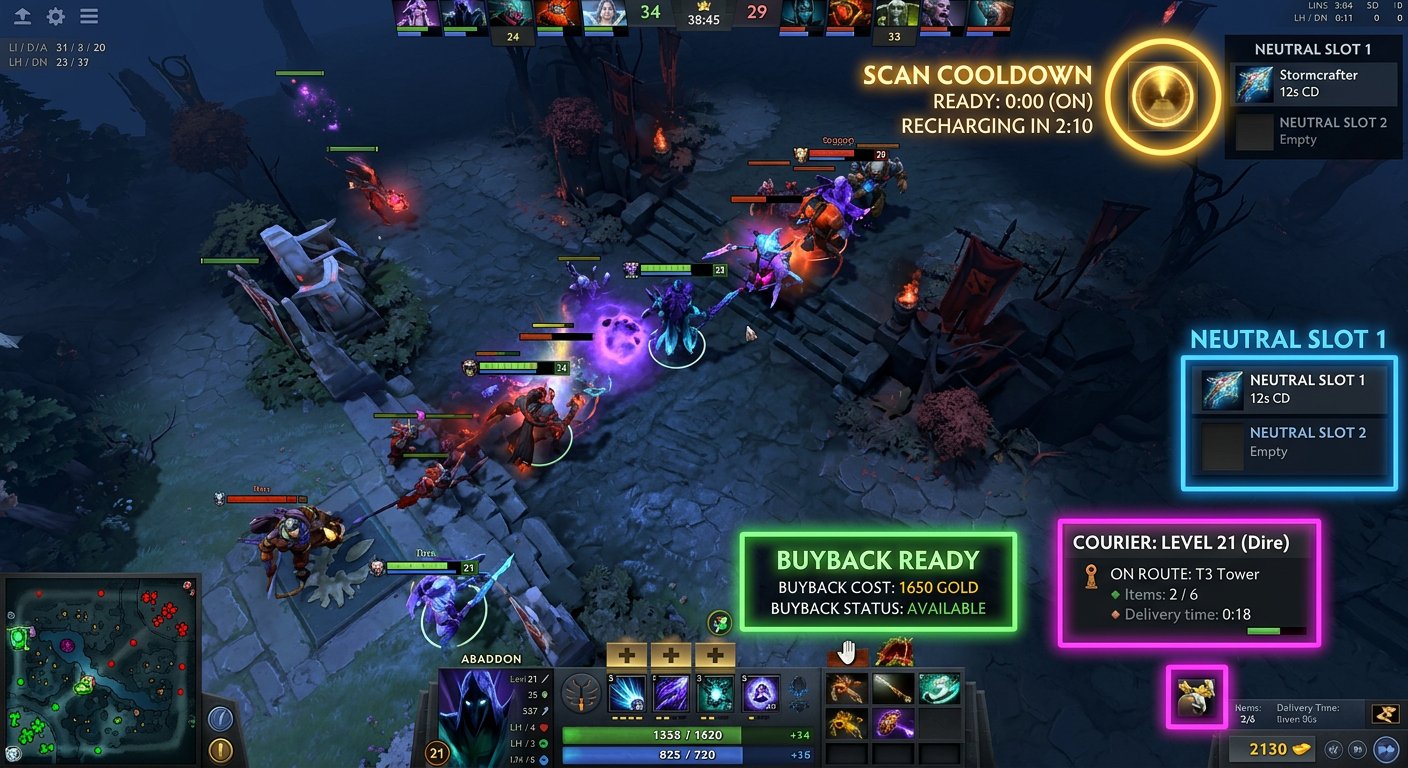This screenshot has width=1408, height=768.
Task: Activate Borrowed Time ultimate ability
Action: click(758, 692)
